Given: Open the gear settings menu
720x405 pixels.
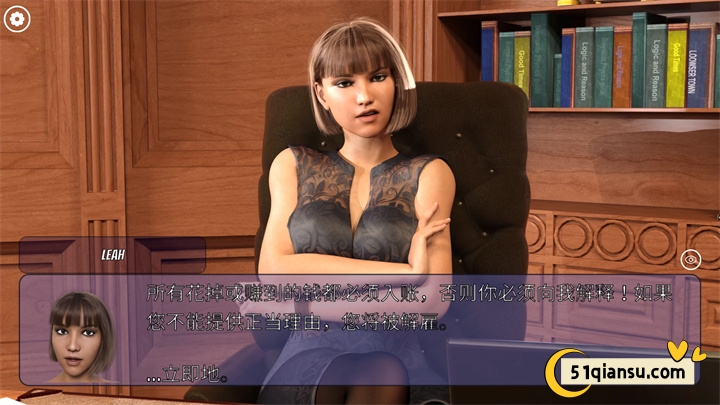Looking at the screenshot, I should click(x=17, y=18).
